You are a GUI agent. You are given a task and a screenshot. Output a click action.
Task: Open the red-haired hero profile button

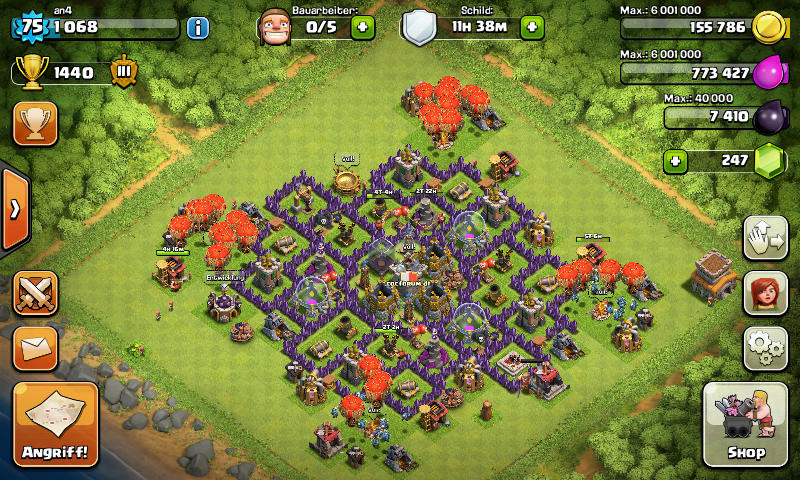(763, 293)
